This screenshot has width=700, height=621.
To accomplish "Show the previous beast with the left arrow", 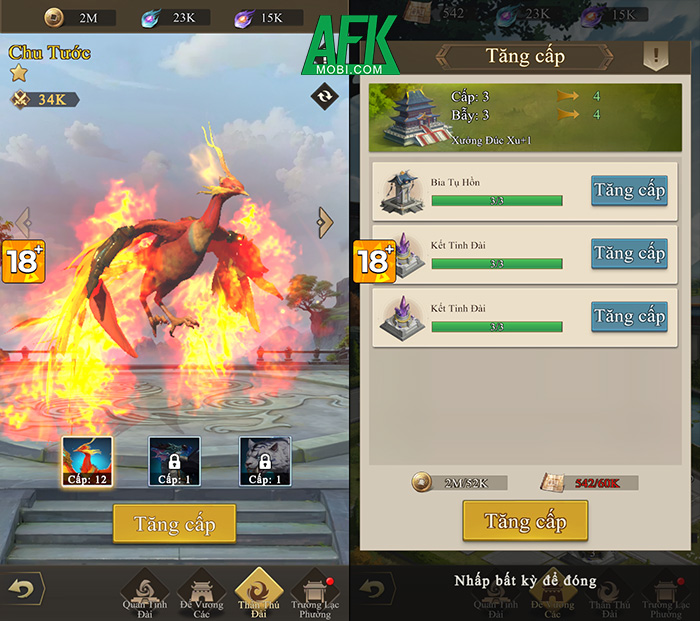I will [x=23, y=222].
